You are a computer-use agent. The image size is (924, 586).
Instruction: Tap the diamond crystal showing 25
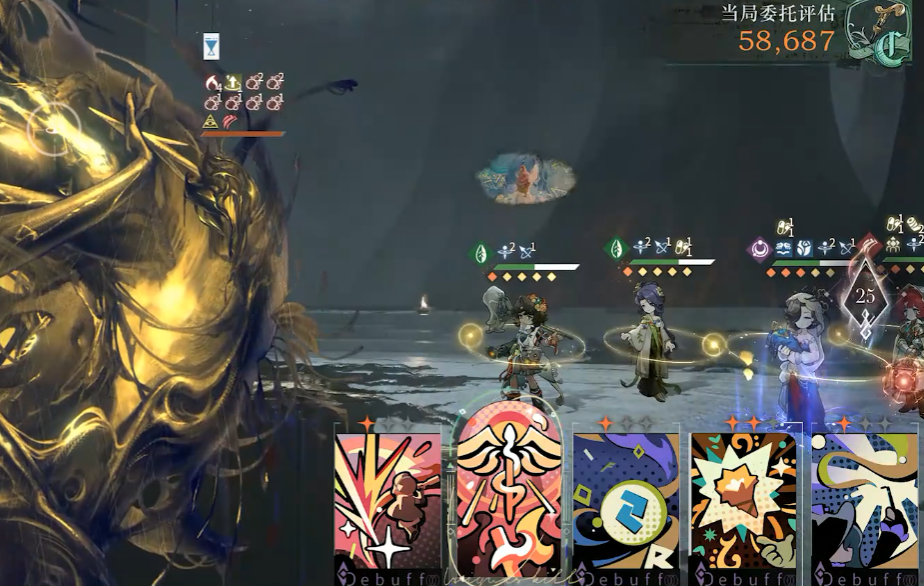click(x=865, y=297)
